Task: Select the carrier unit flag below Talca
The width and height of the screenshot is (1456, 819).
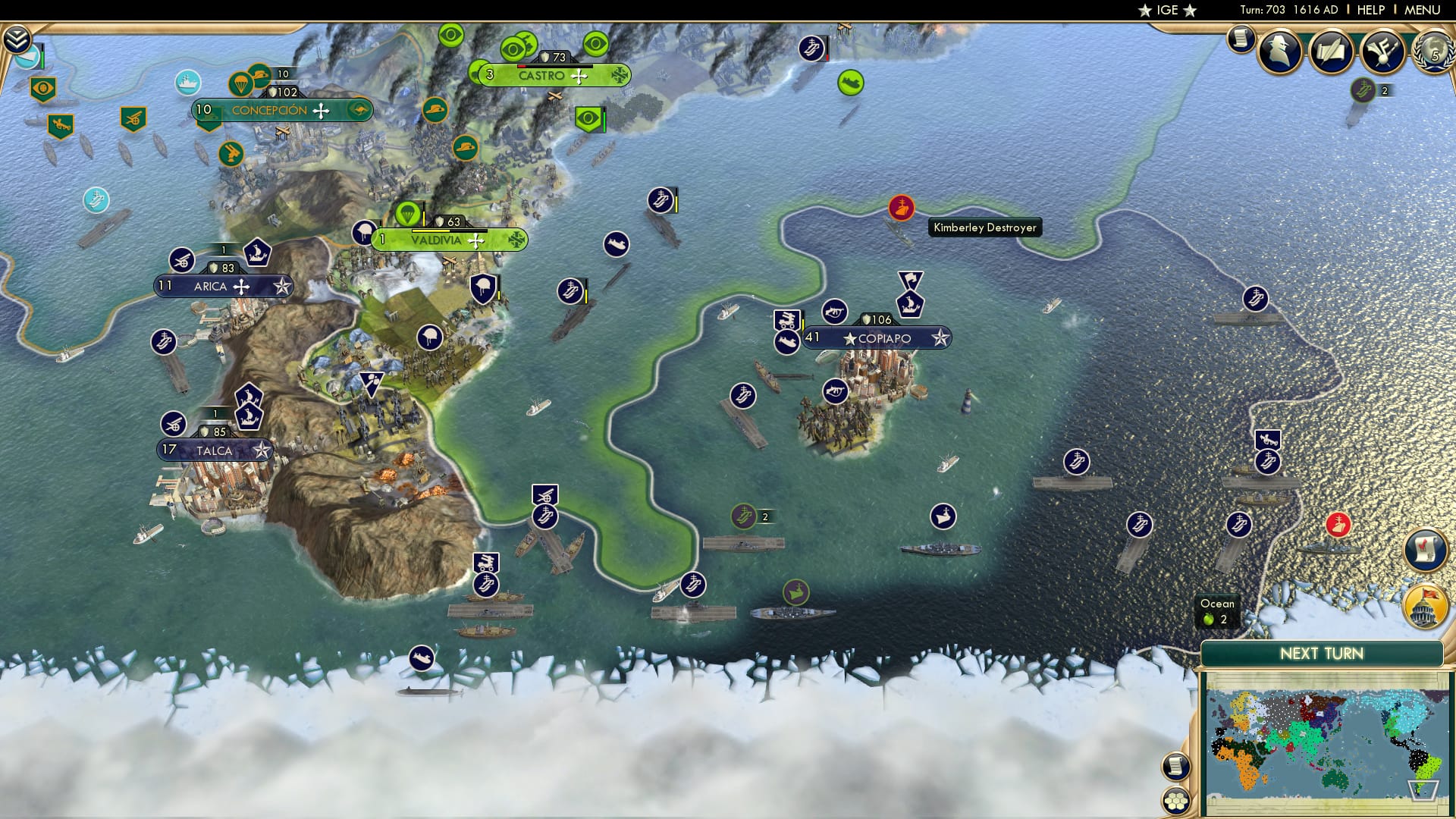Action: click(485, 584)
